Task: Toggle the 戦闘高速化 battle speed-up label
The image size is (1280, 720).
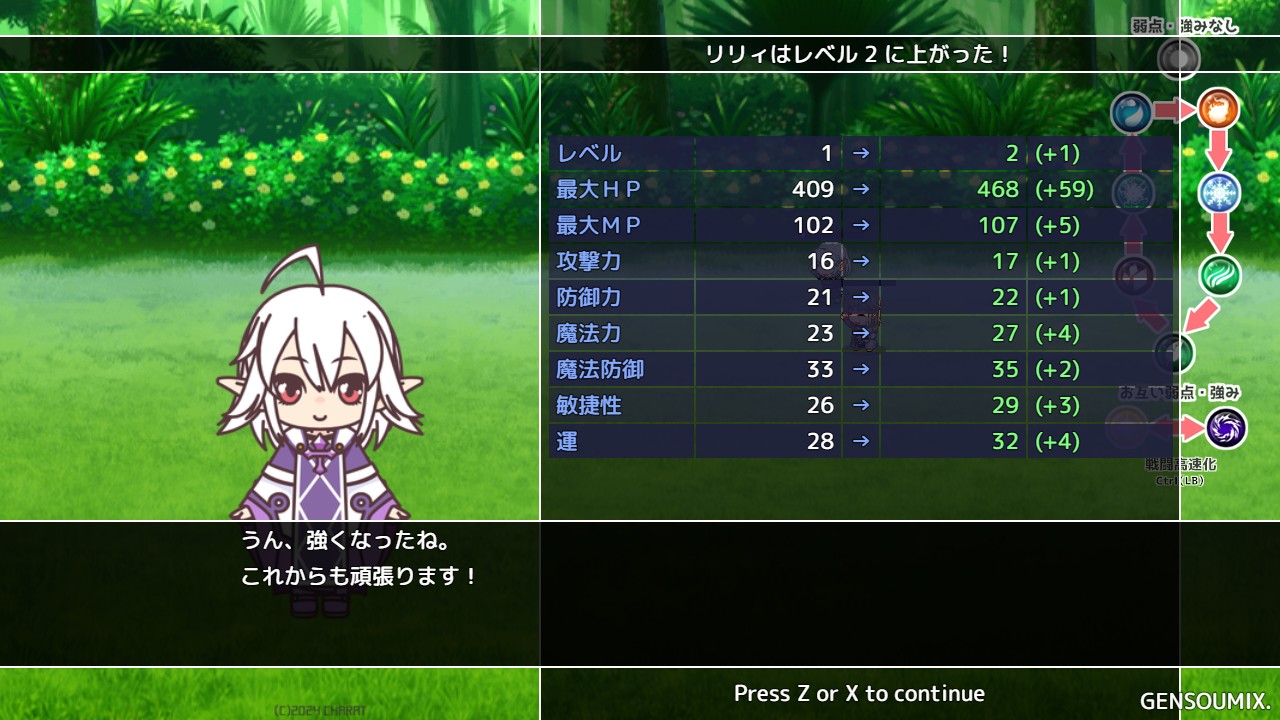Action: coord(1180,465)
